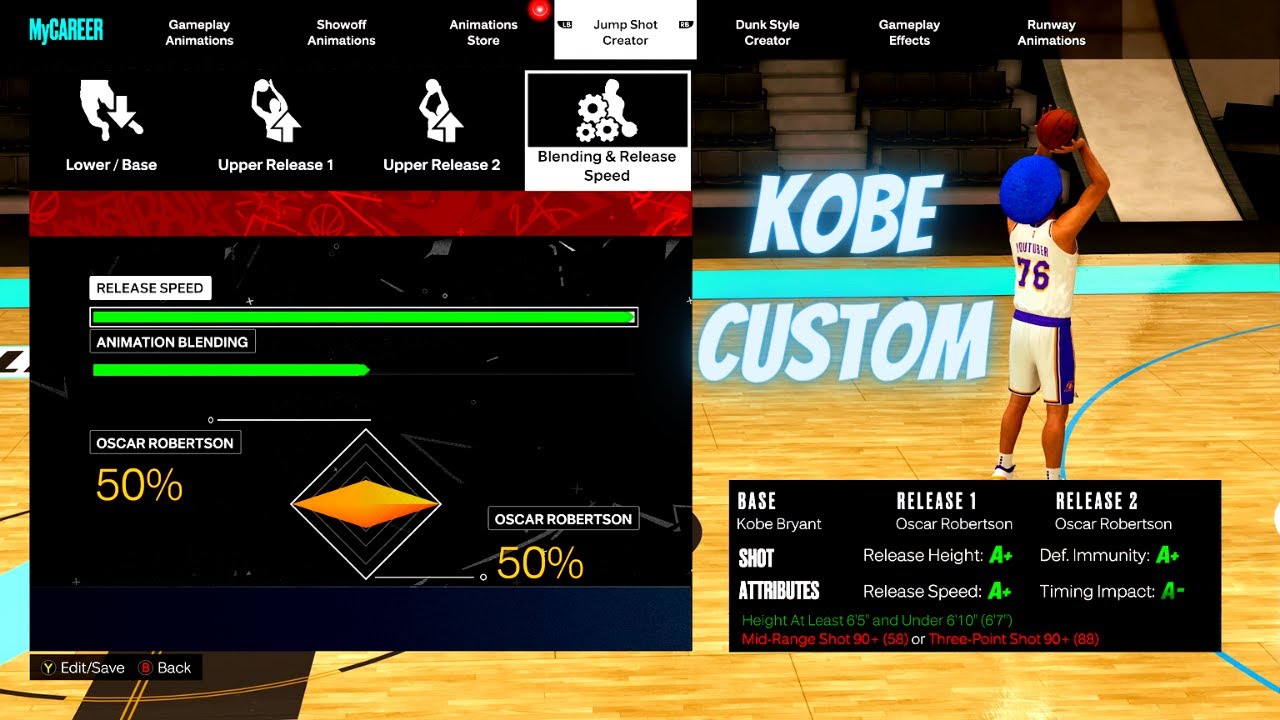Open the Gameplay Animations tab
The image size is (1280, 720).
point(200,32)
